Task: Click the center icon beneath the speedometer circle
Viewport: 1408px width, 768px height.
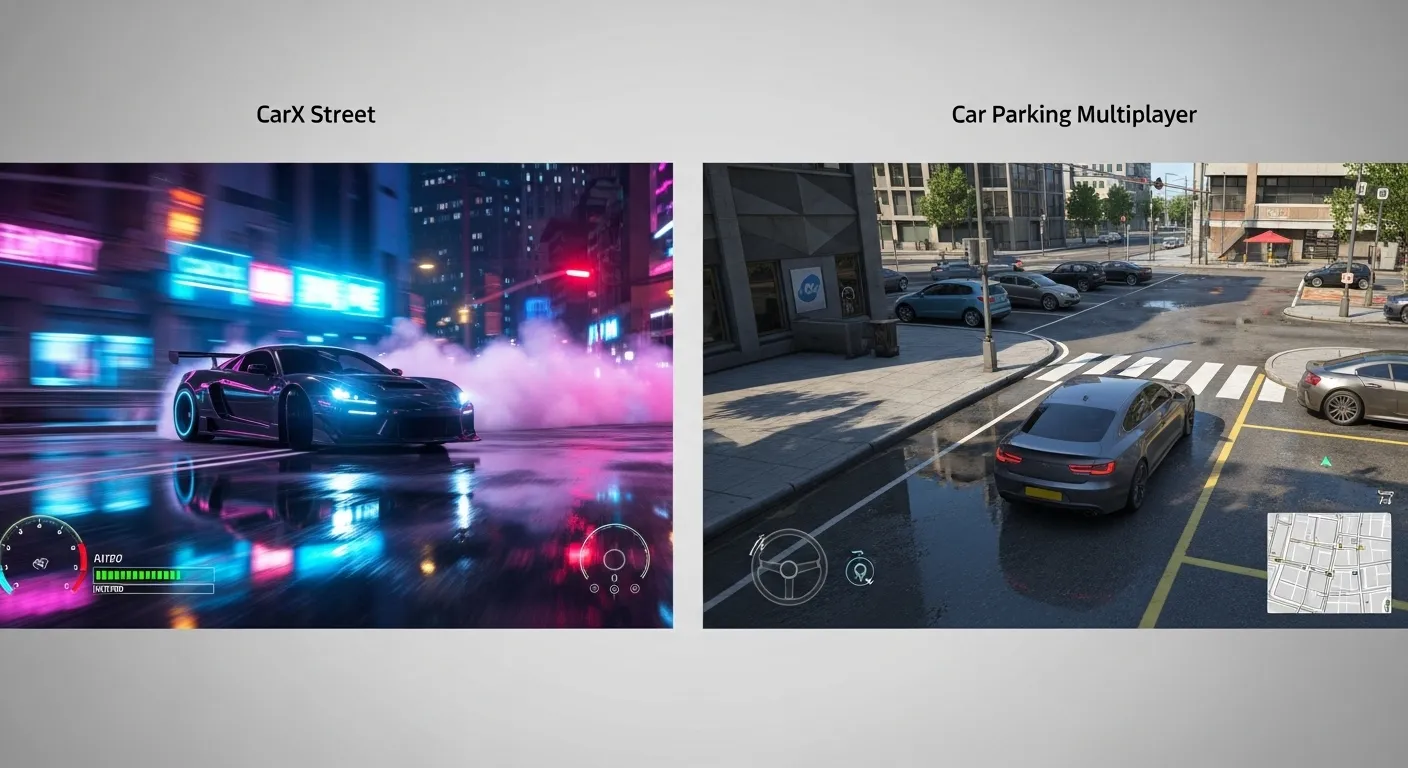Action: (614, 589)
